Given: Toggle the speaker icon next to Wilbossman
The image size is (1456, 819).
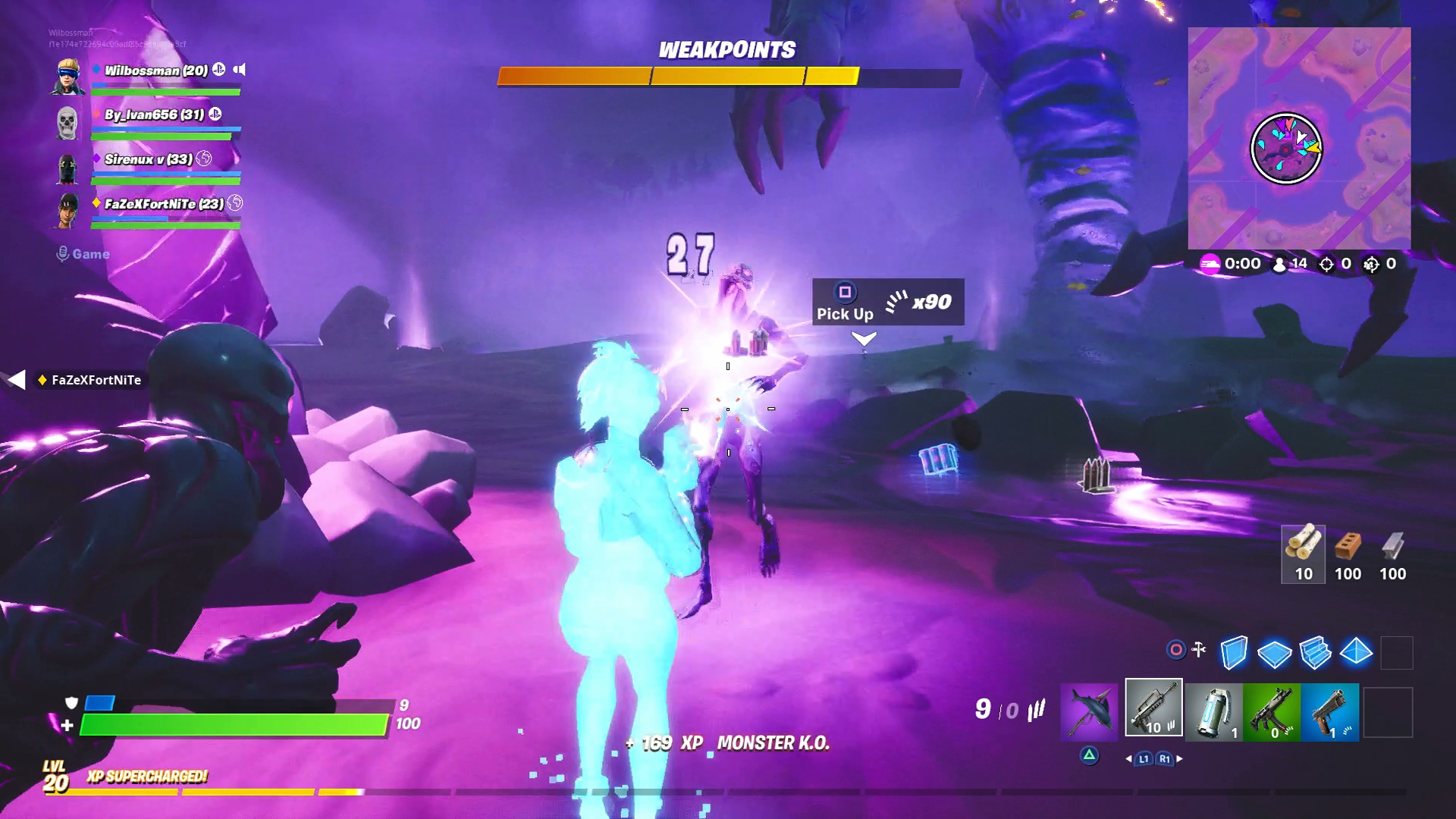Looking at the screenshot, I should coord(239,71).
